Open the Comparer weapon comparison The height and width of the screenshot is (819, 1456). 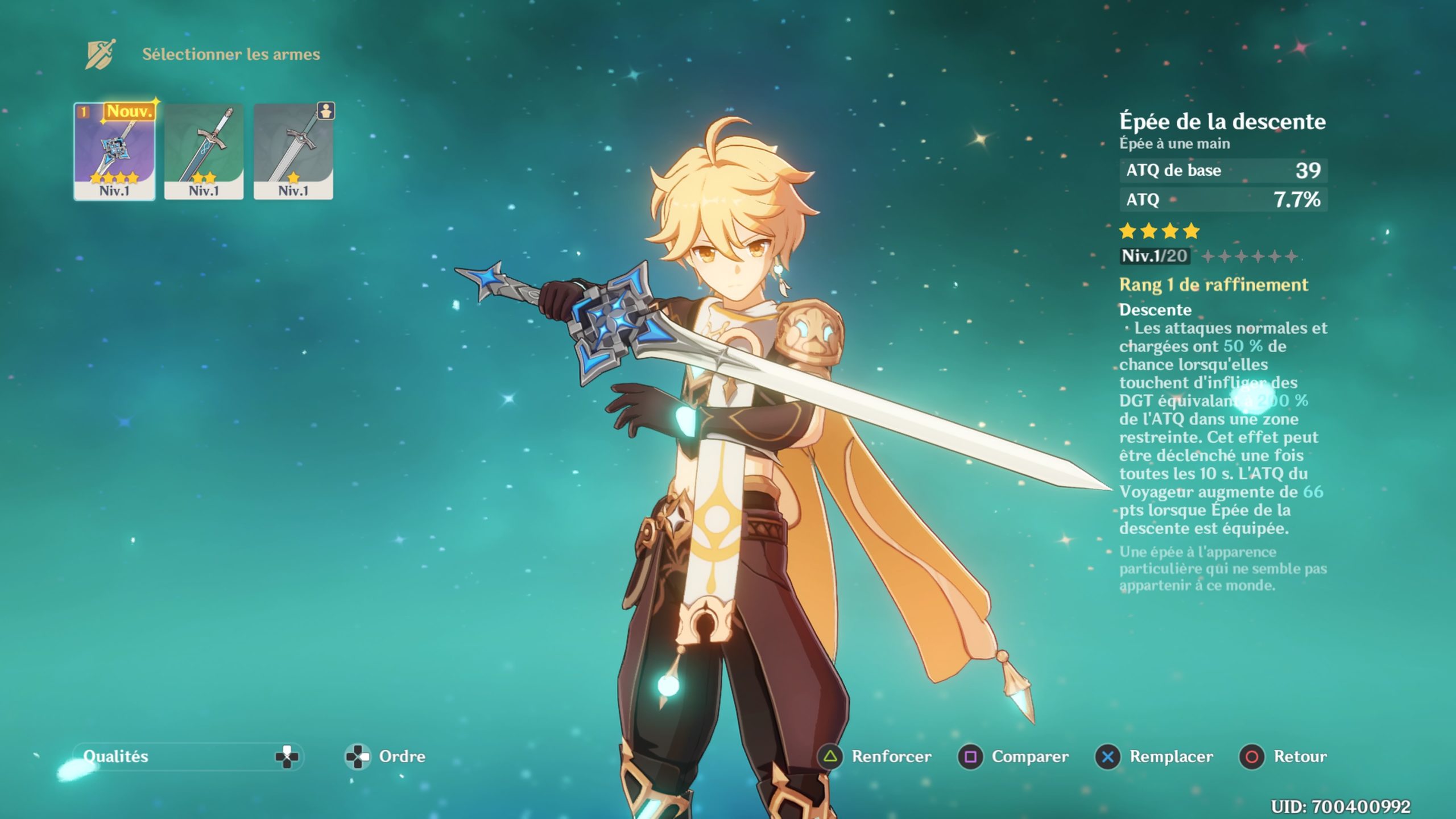click(1014, 756)
